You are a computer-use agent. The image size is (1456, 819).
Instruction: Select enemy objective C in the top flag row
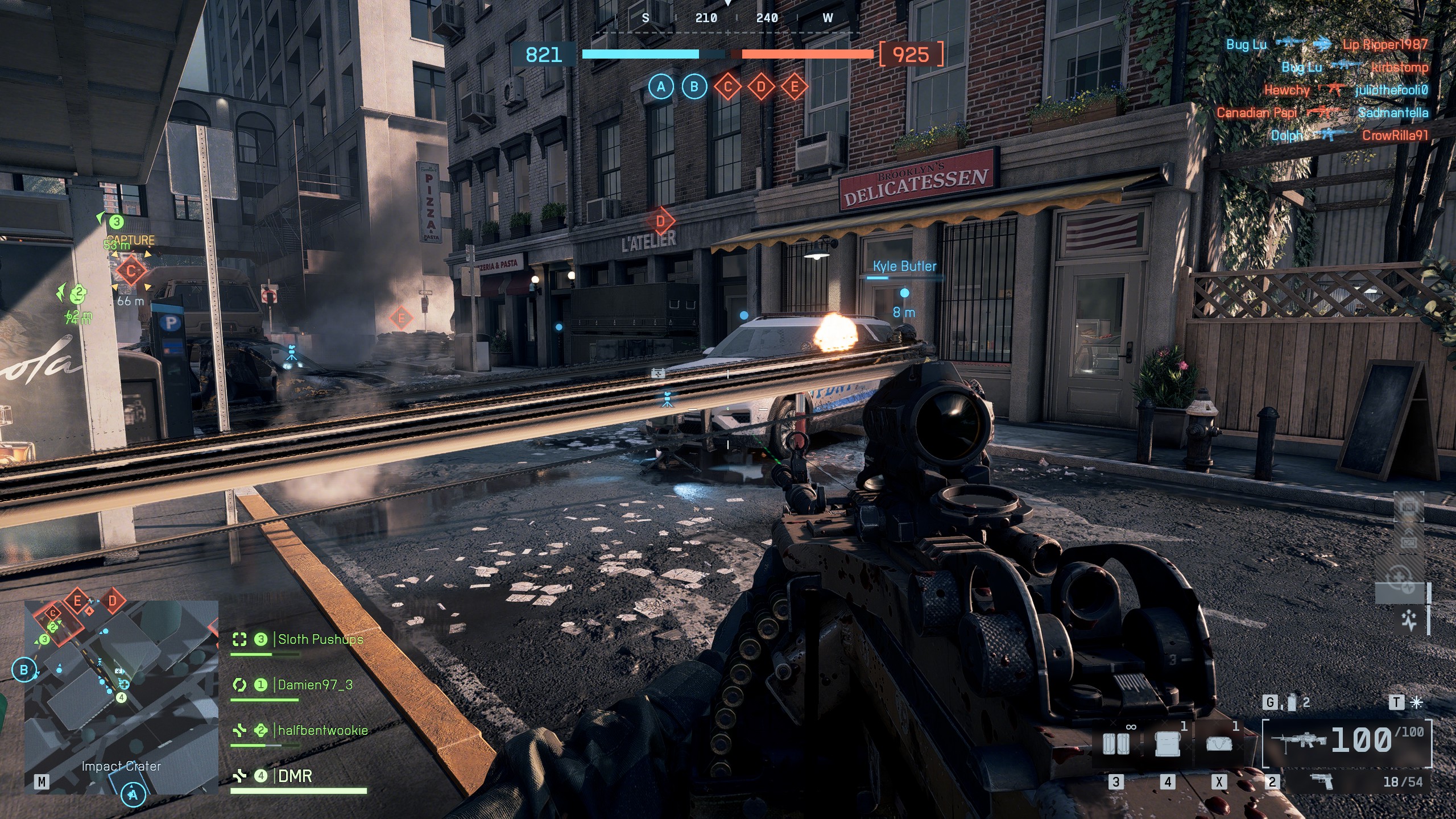[727, 87]
